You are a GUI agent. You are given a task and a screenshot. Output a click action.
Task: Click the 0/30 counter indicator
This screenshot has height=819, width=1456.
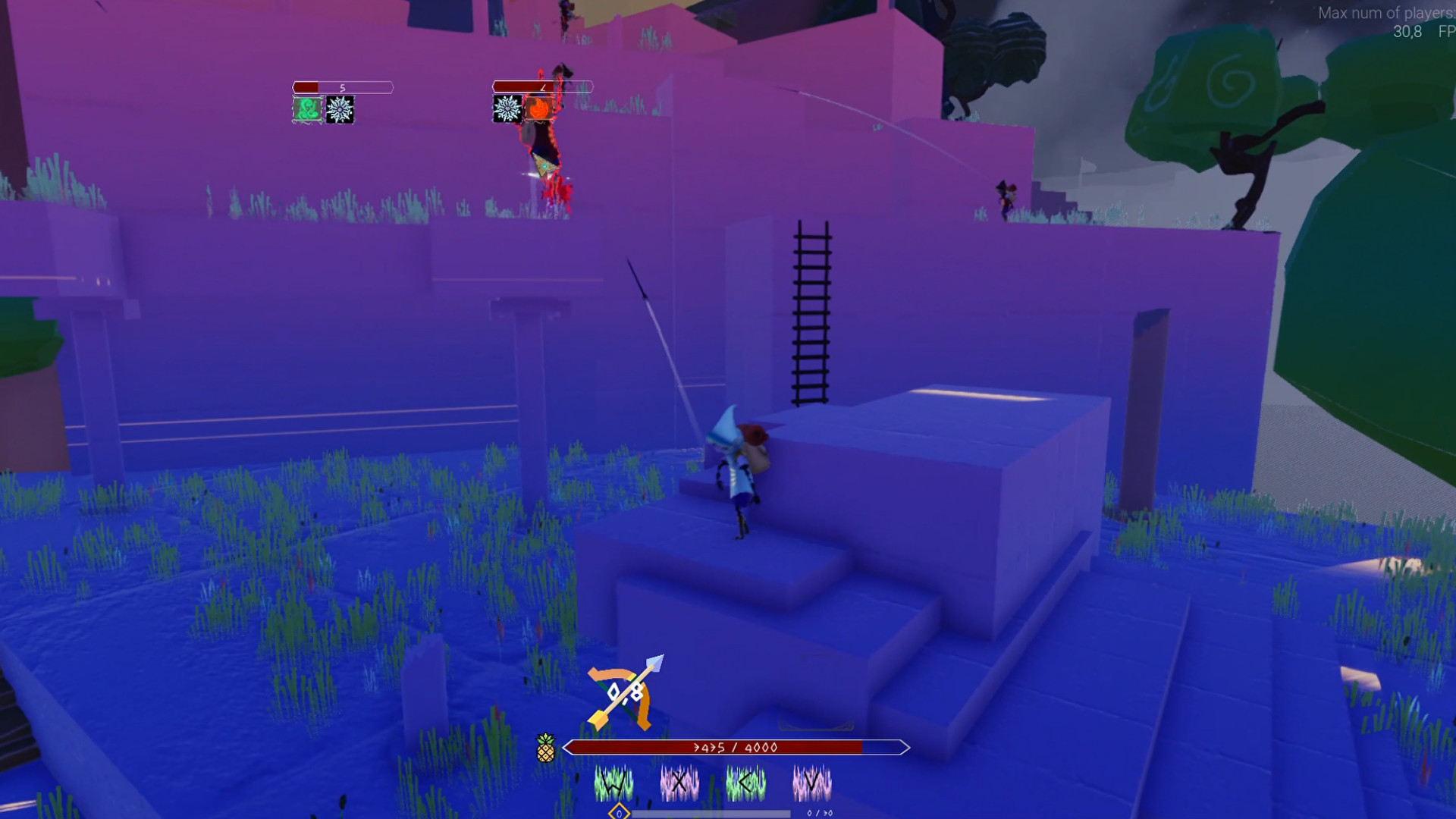(x=820, y=812)
